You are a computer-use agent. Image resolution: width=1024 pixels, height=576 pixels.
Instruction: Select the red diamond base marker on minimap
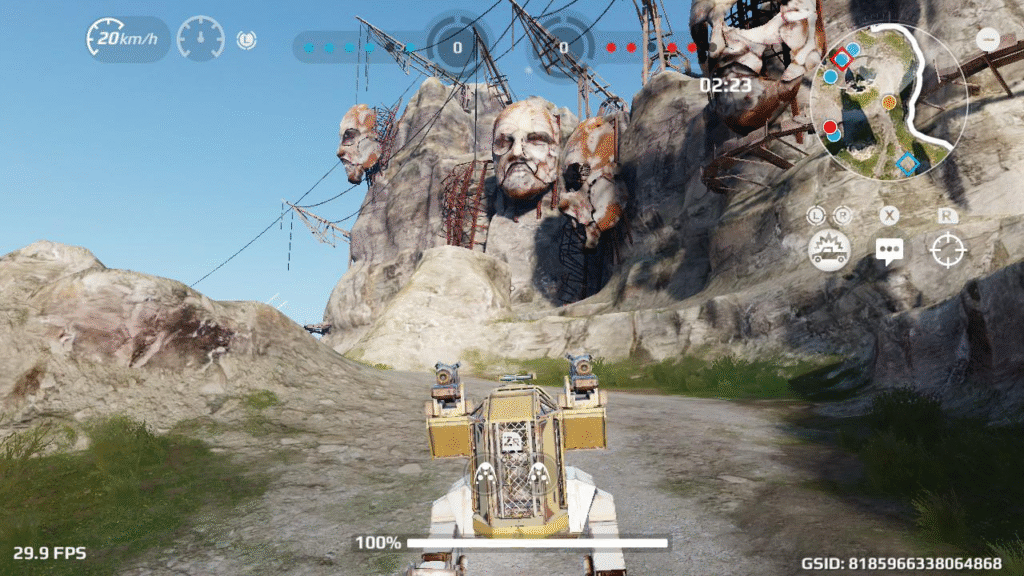(x=842, y=60)
